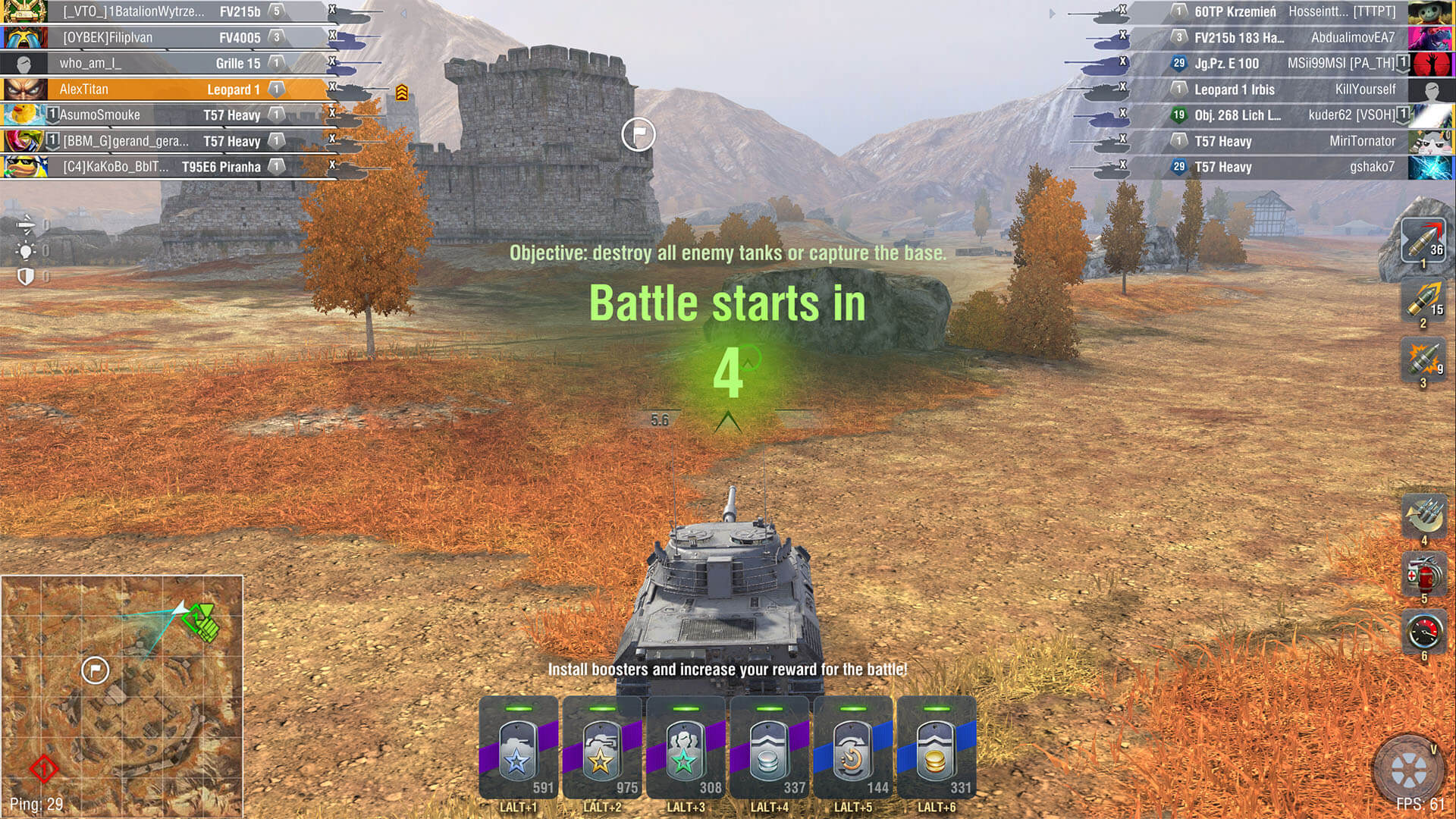Install the silver coins booster with 337
The image size is (1456, 819).
click(x=768, y=749)
